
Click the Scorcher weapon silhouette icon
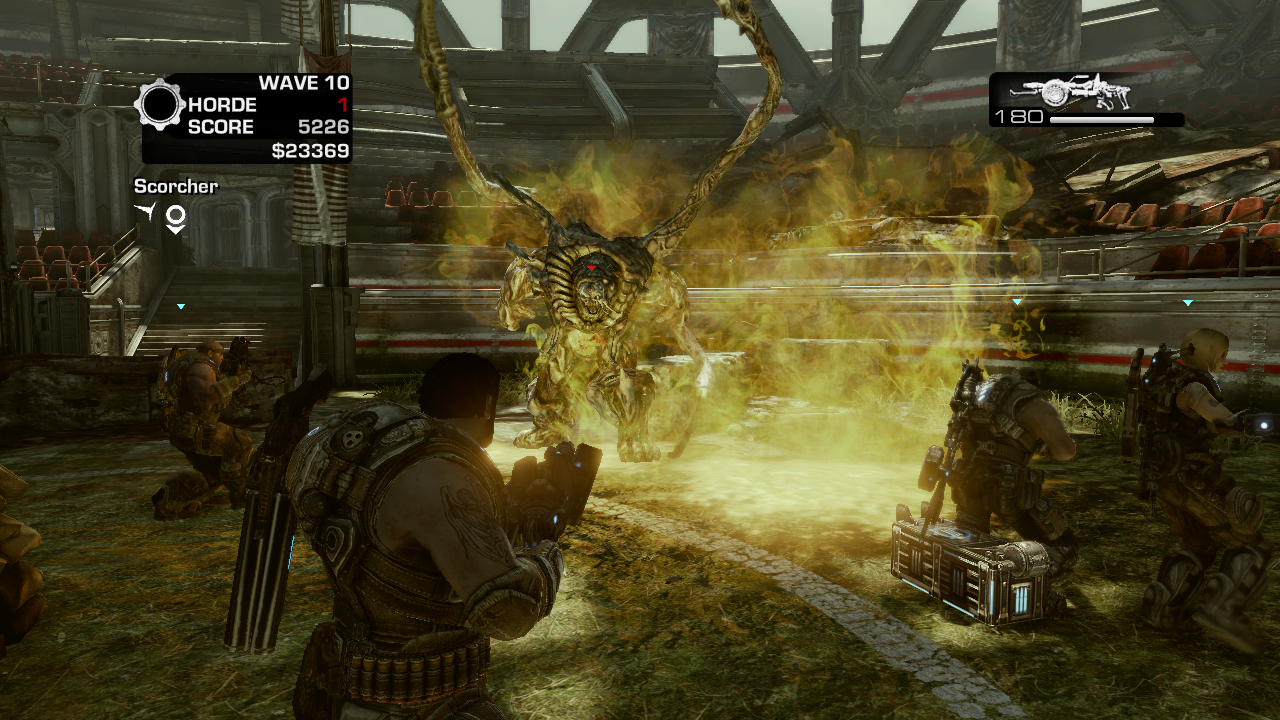tap(147, 212)
